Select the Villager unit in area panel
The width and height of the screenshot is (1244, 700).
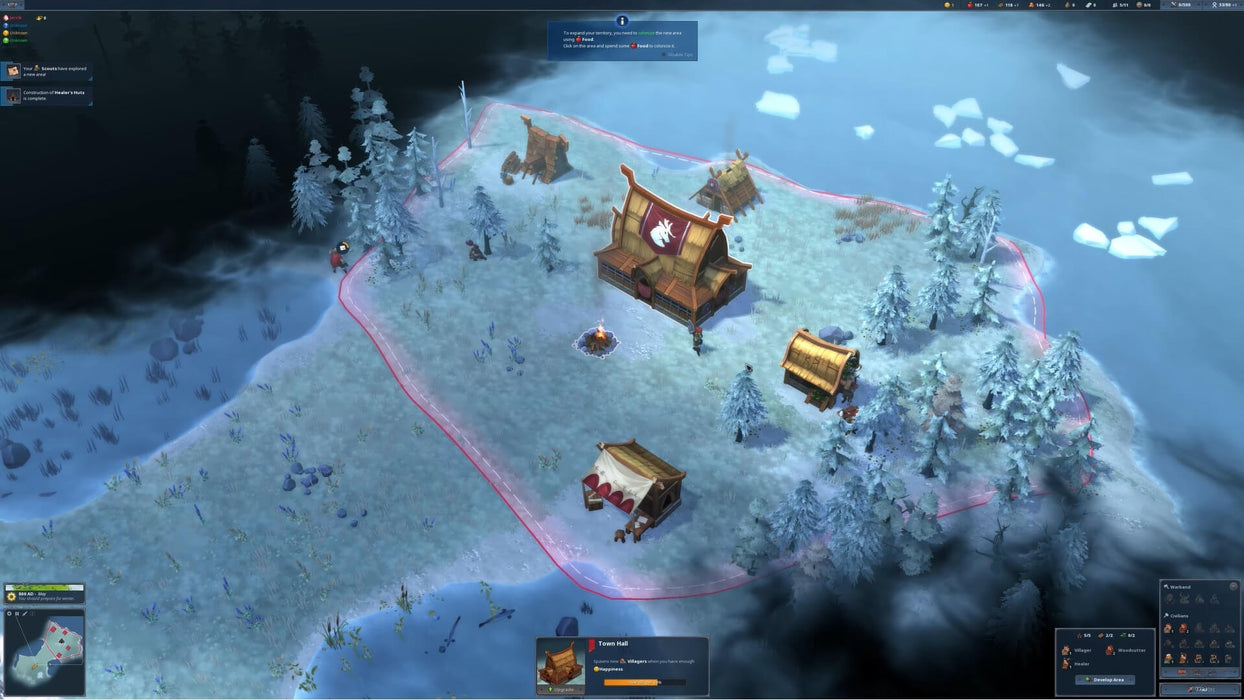[1079, 650]
